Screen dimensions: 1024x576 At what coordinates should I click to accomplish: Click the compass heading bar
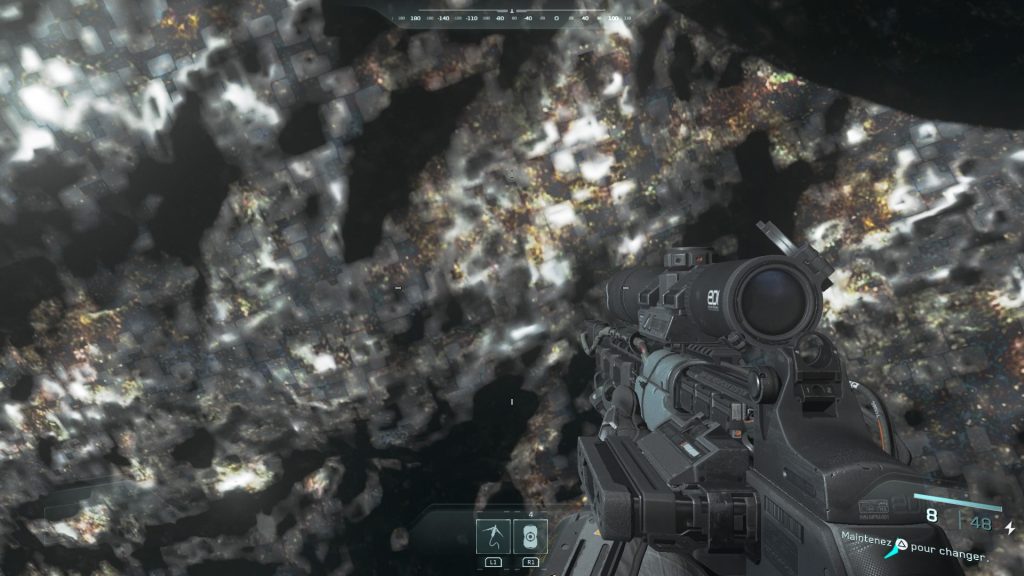point(512,15)
